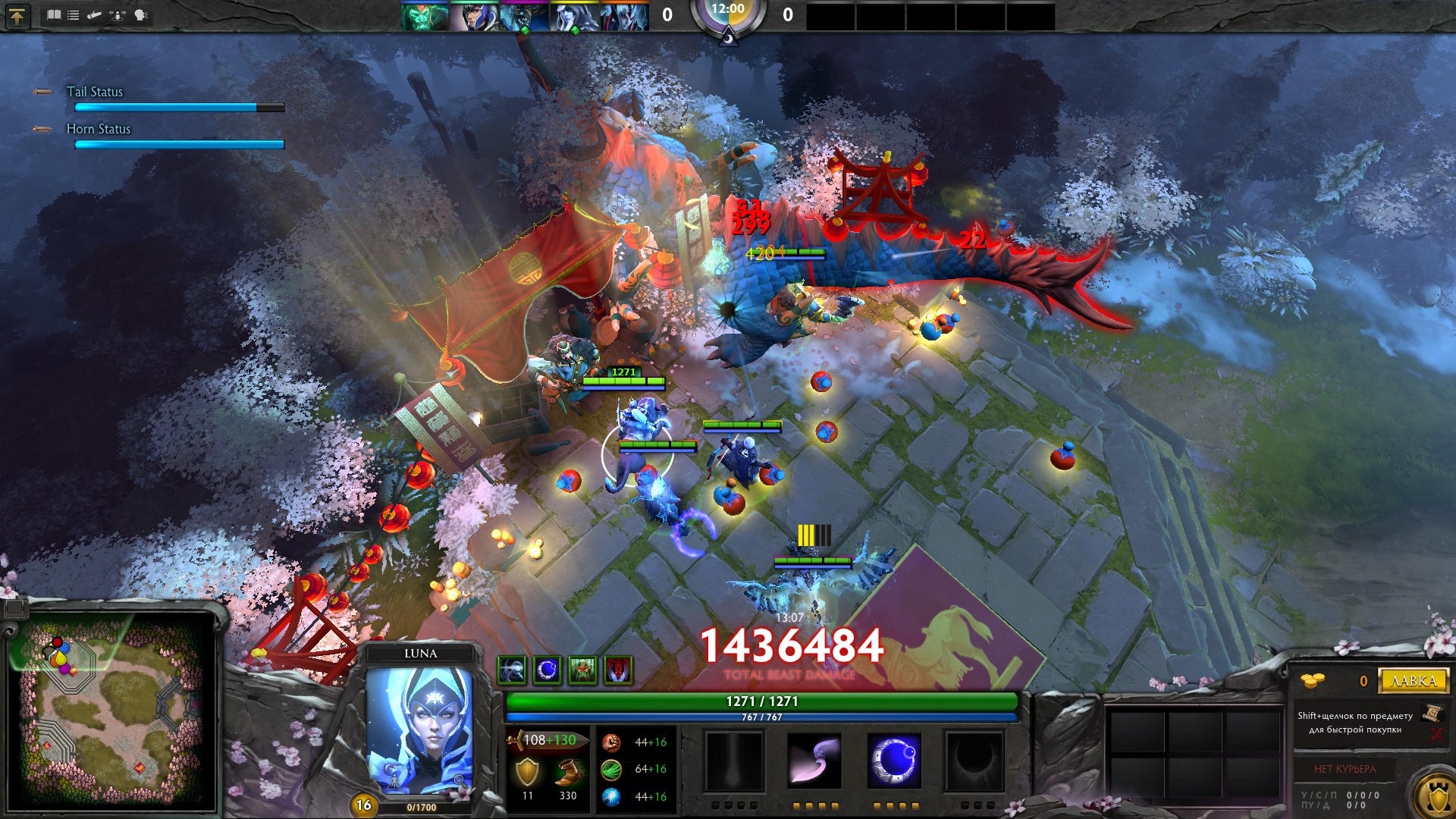Select the Moon Glaives ability icon
This screenshot has height=819, width=1456.
[x=814, y=761]
